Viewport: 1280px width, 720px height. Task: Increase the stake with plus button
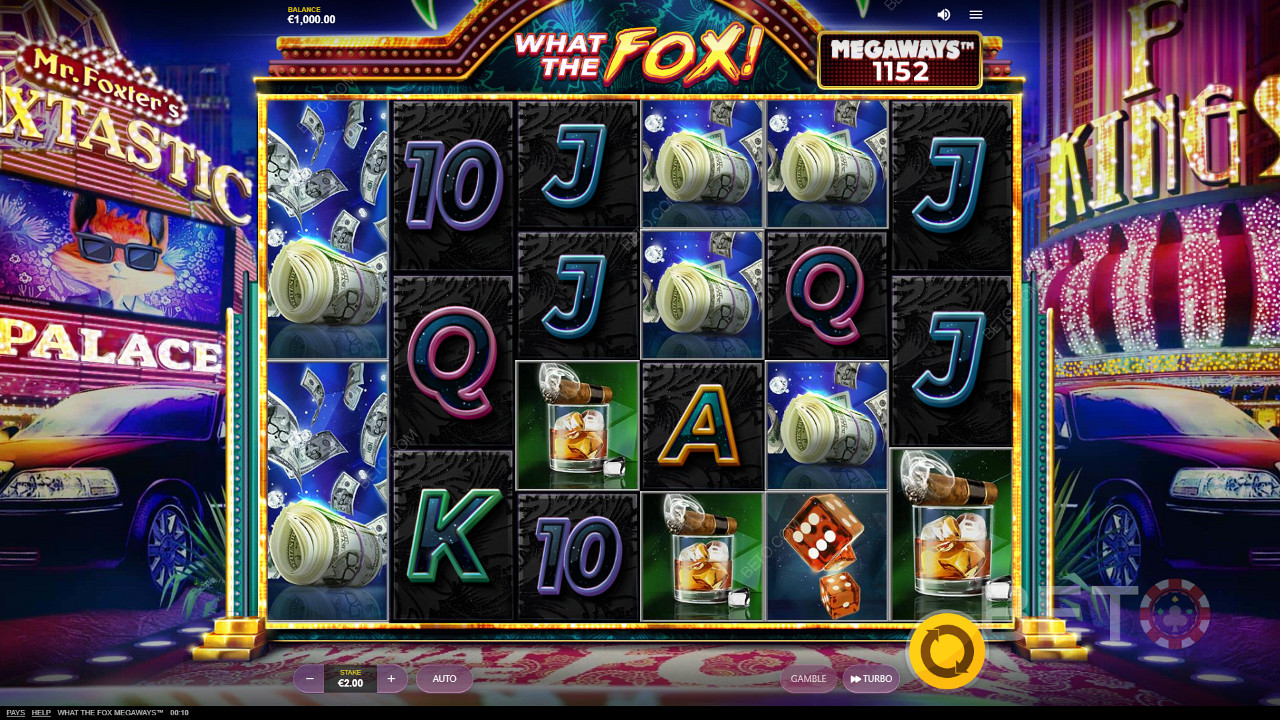click(391, 679)
